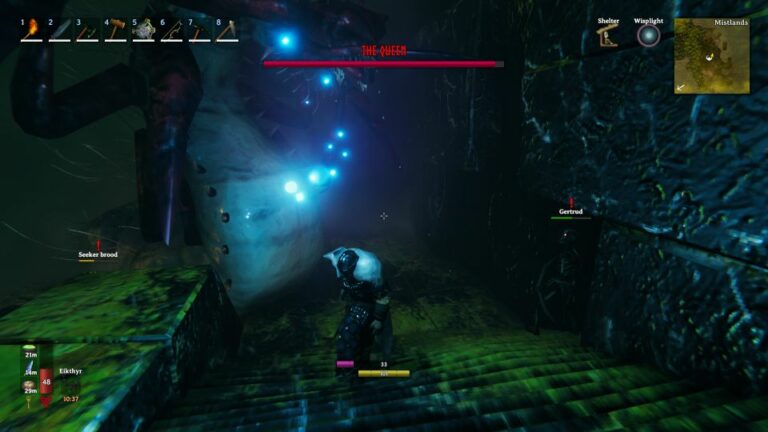Open the Mistlands minimap
This screenshot has height=432, width=768.
tap(711, 56)
